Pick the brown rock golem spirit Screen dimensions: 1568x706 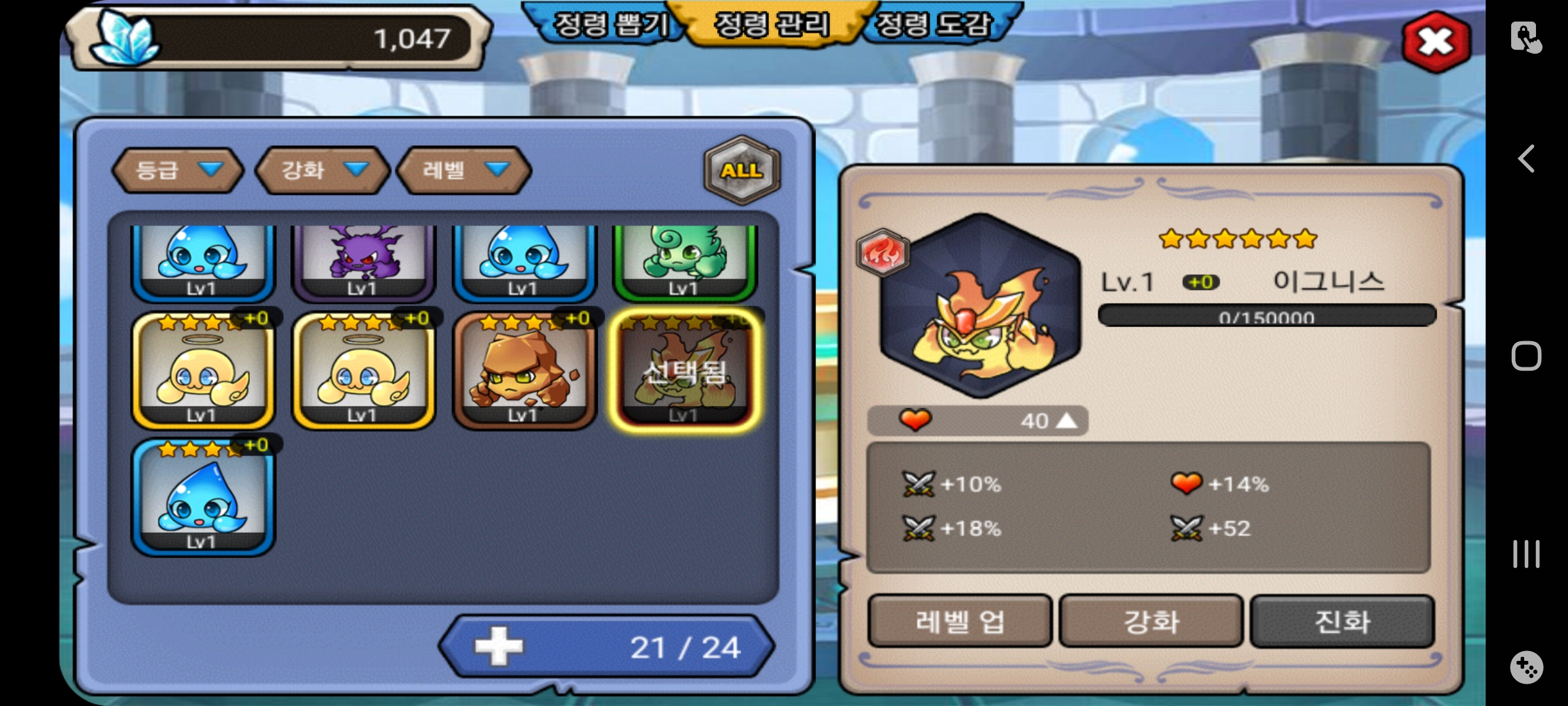[x=525, y=371]
